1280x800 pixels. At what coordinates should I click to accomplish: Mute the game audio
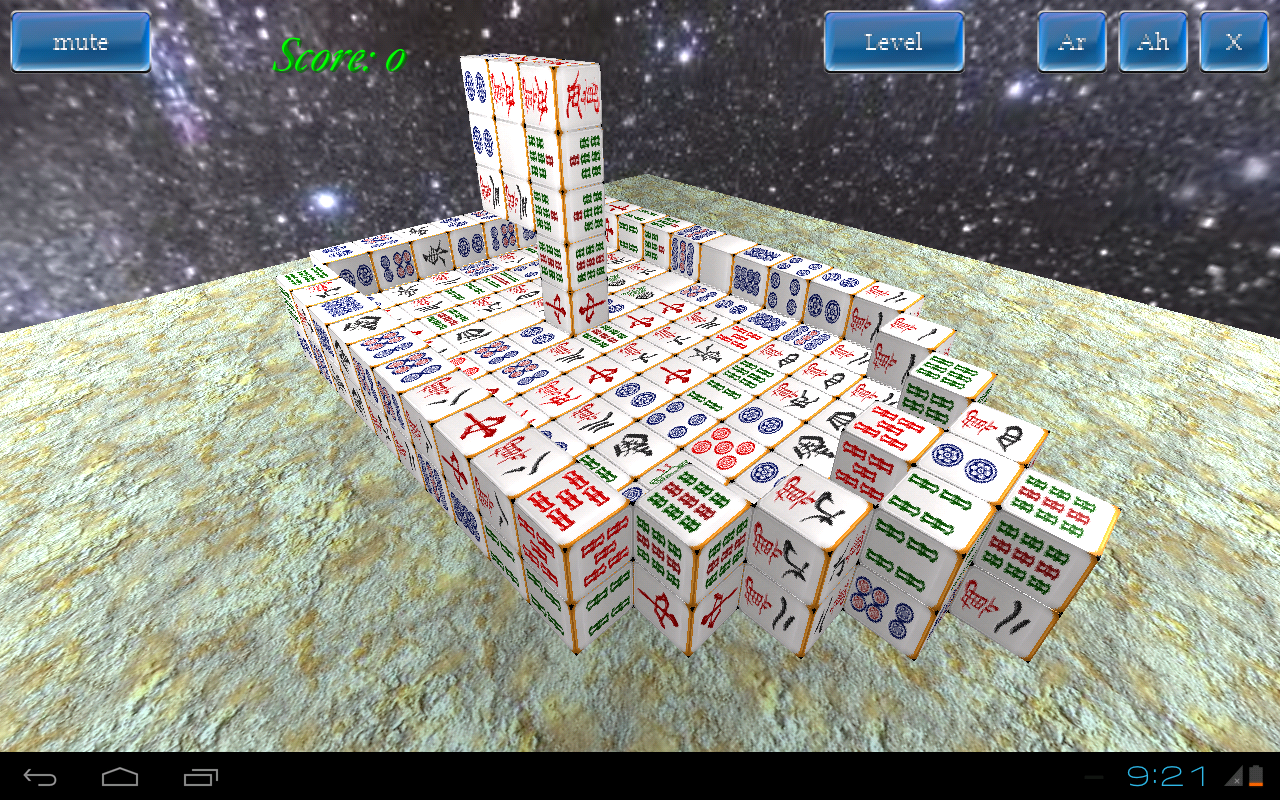[80, 42]
